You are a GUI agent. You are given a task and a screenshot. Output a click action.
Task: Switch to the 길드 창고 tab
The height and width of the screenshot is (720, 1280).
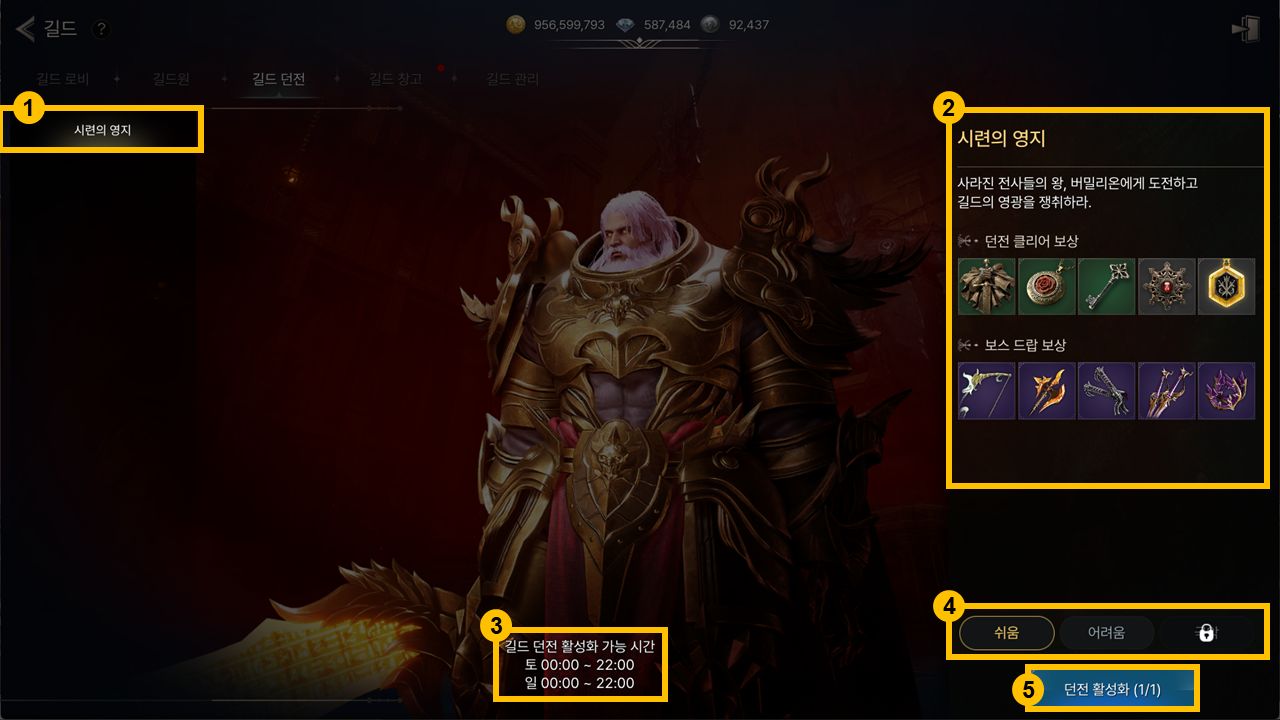pyautogui.click(x=395, y=79)
